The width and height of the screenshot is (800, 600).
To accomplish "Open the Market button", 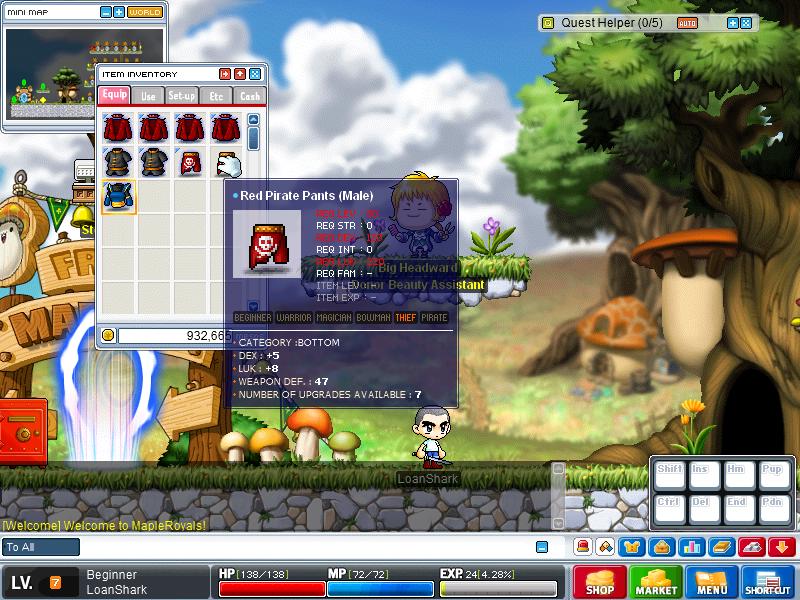I will pyautogui.click(x=656, y=582).
